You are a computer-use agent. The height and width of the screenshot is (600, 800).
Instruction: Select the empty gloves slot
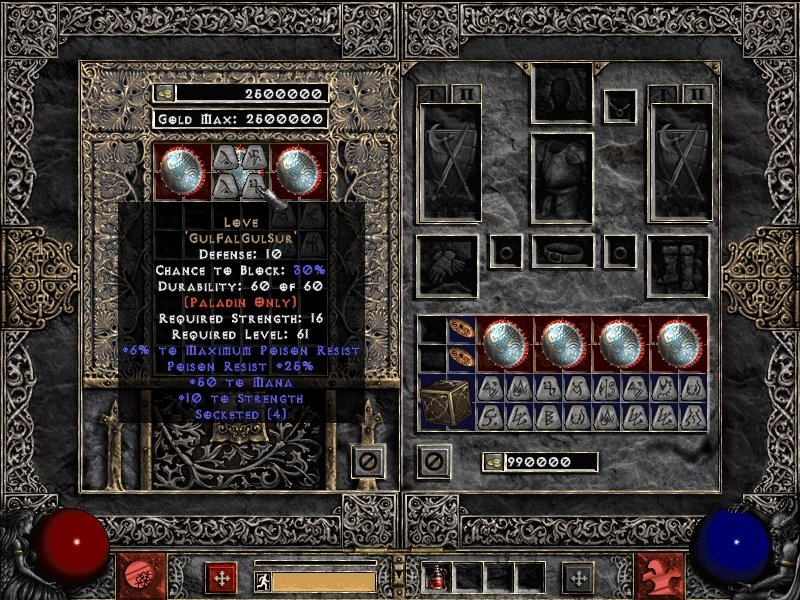[446, 264]
